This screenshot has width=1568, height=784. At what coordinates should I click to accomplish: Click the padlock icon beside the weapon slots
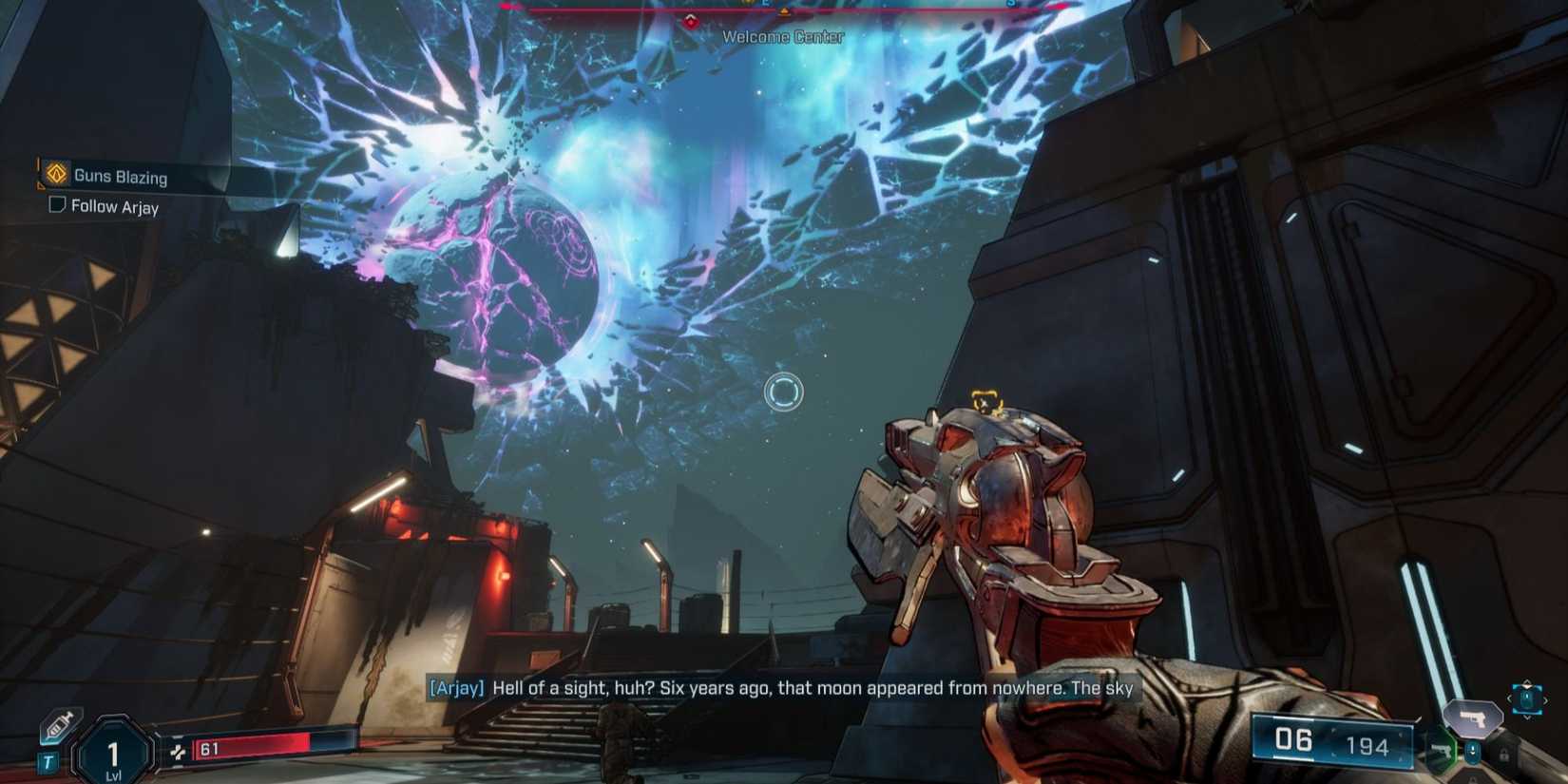[1503, 755]
